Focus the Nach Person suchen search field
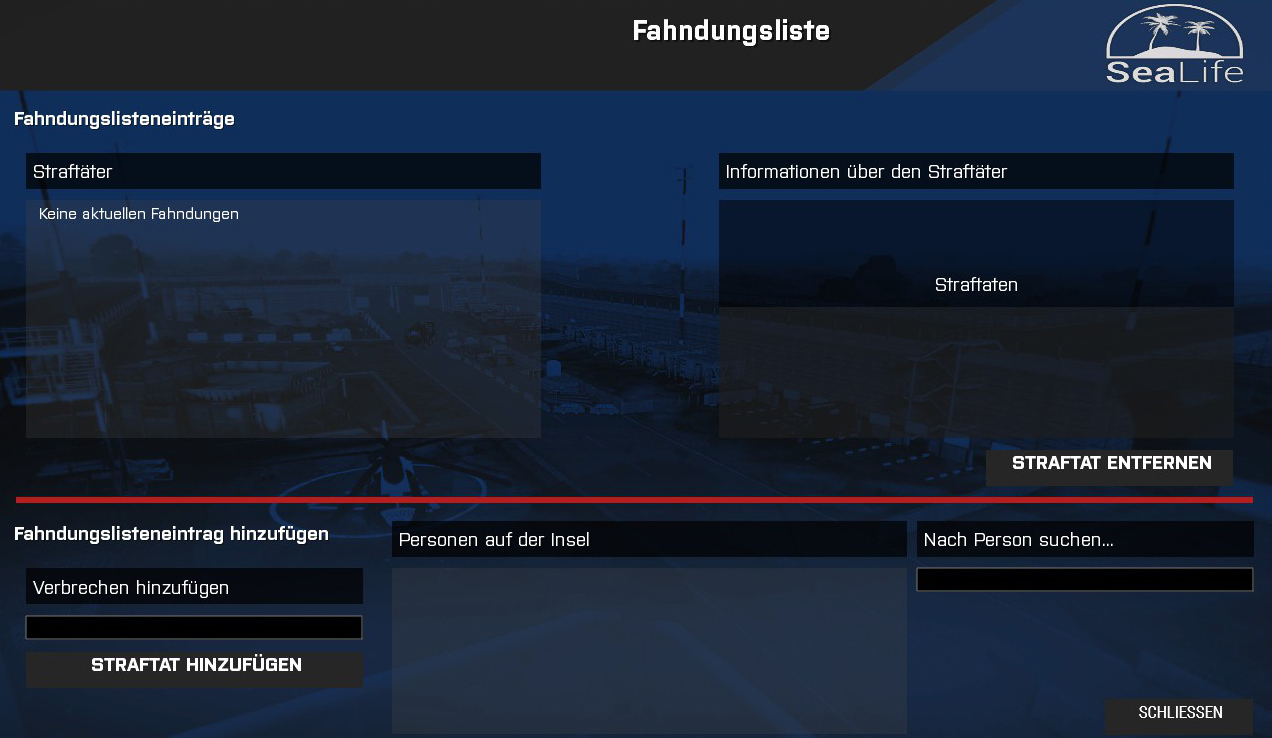 1084,580
